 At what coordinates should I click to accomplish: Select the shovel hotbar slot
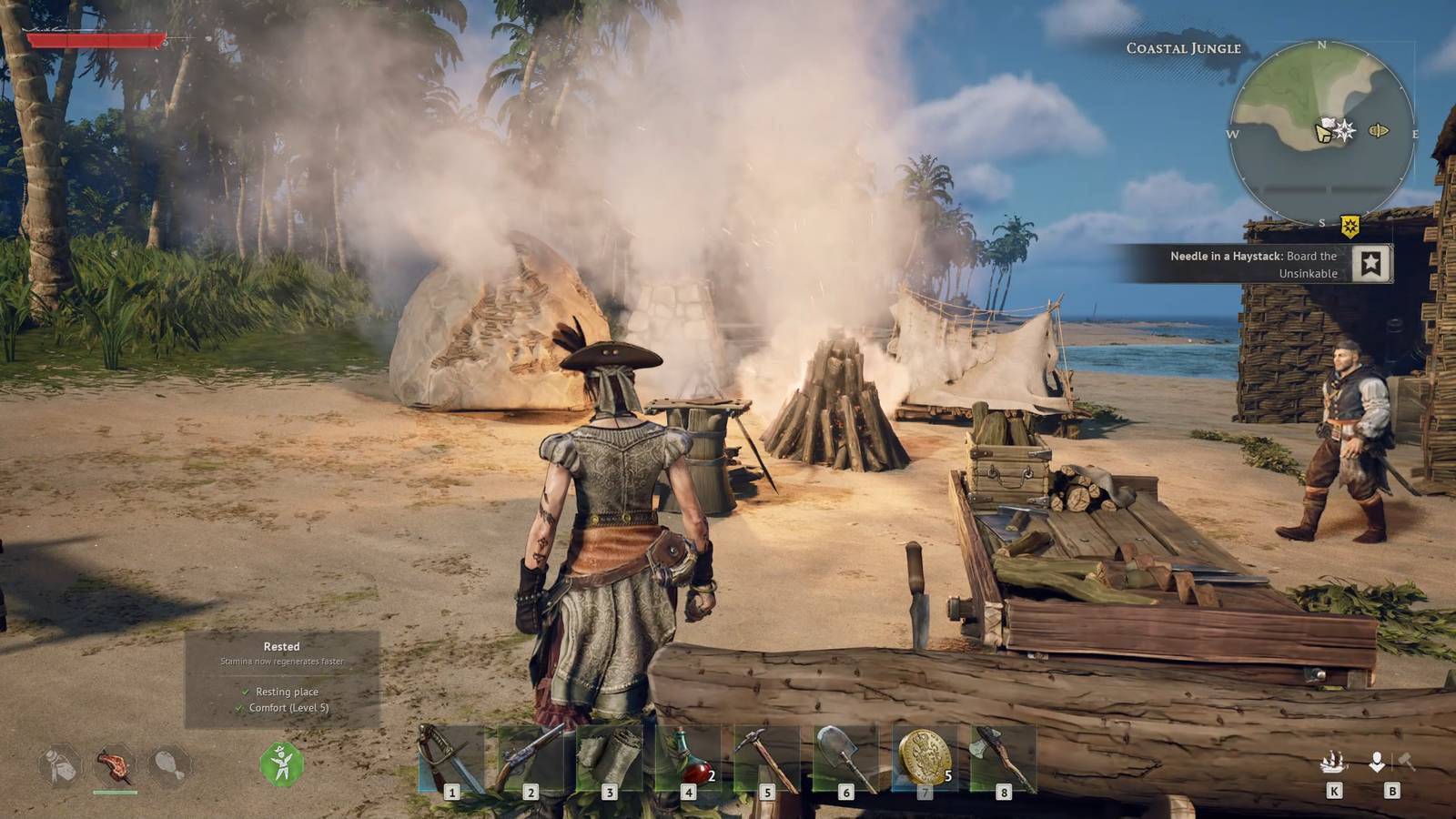coord(845,760)
